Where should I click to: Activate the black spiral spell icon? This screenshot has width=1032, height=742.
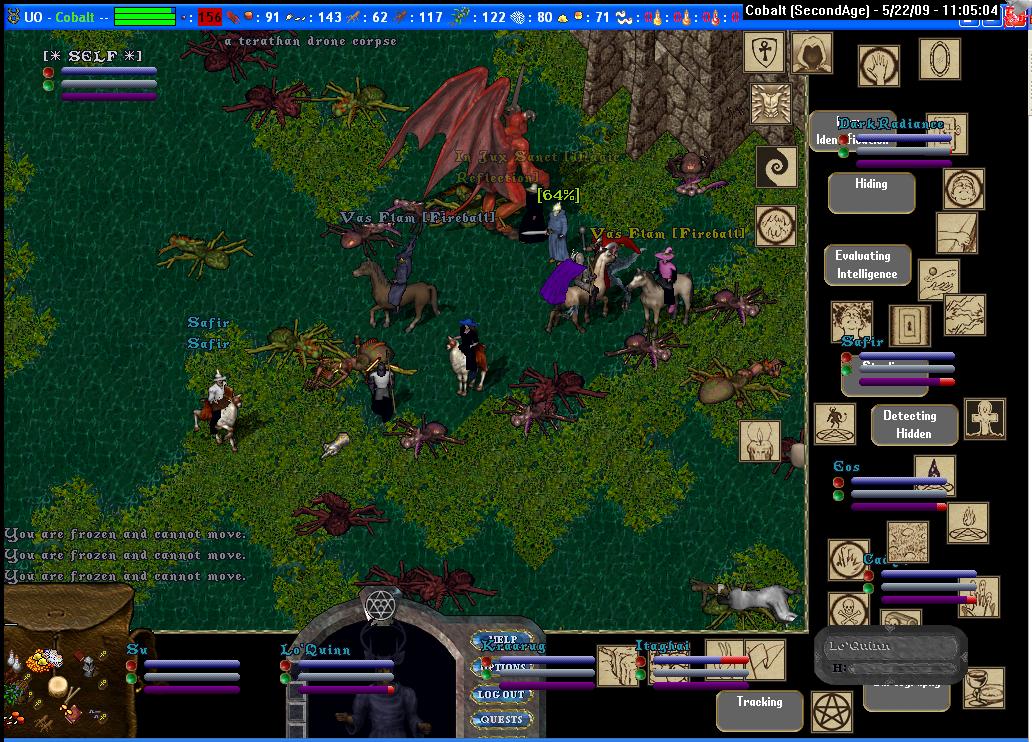point(775,166)
